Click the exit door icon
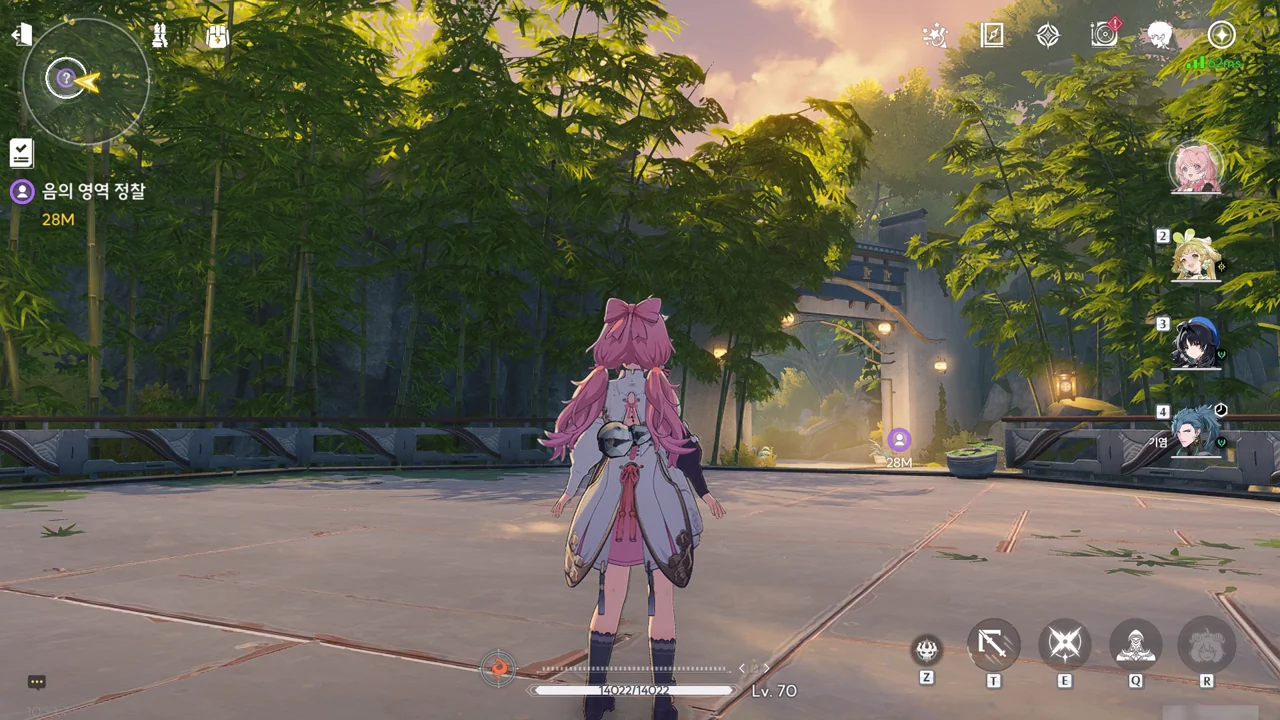Image resolution: width=1280 pixels, height=720 pixels. click(x=20, y=35)
